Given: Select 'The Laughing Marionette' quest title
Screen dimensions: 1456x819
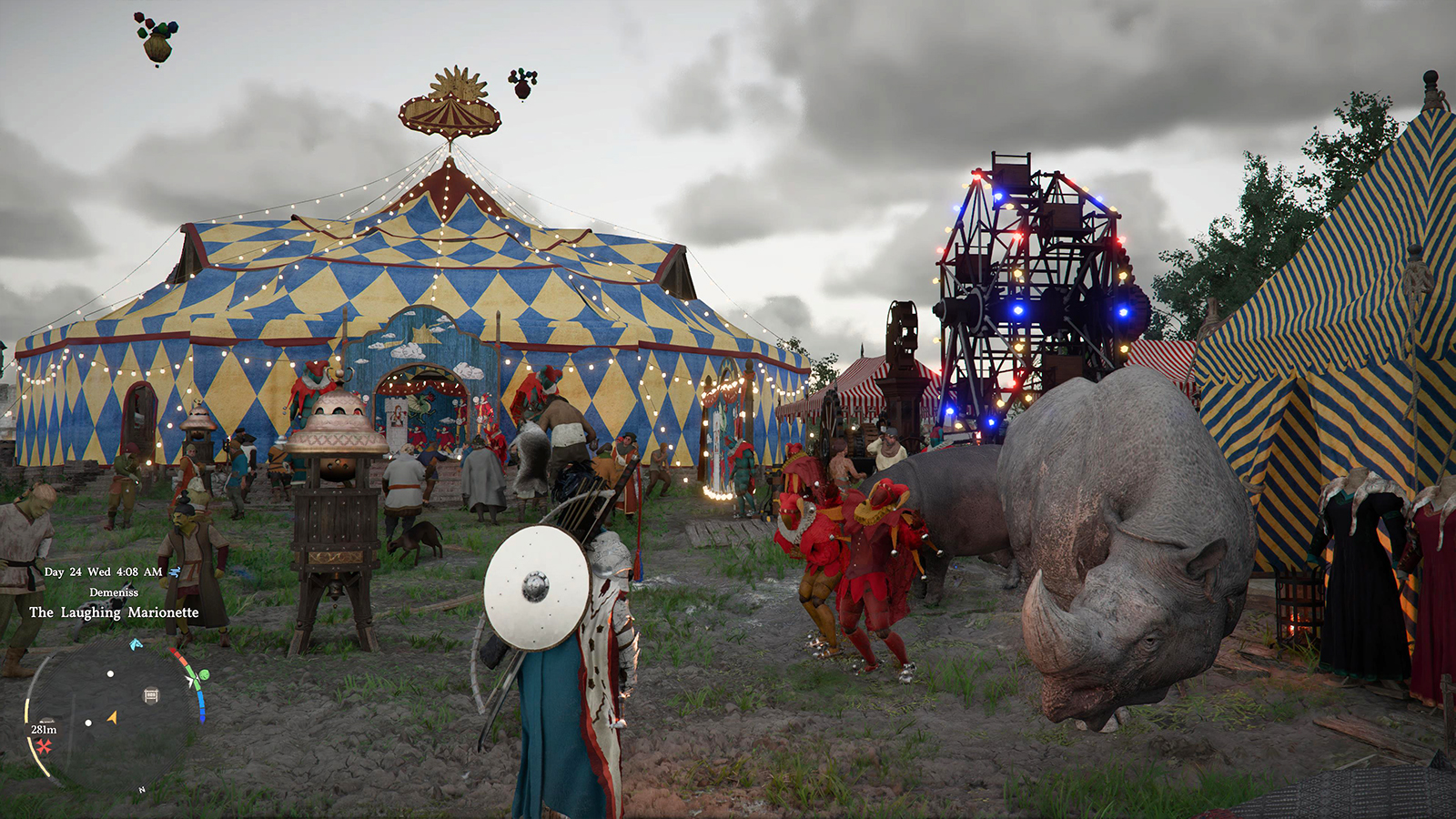Looking at the screenshot, I should coord(115,612).
